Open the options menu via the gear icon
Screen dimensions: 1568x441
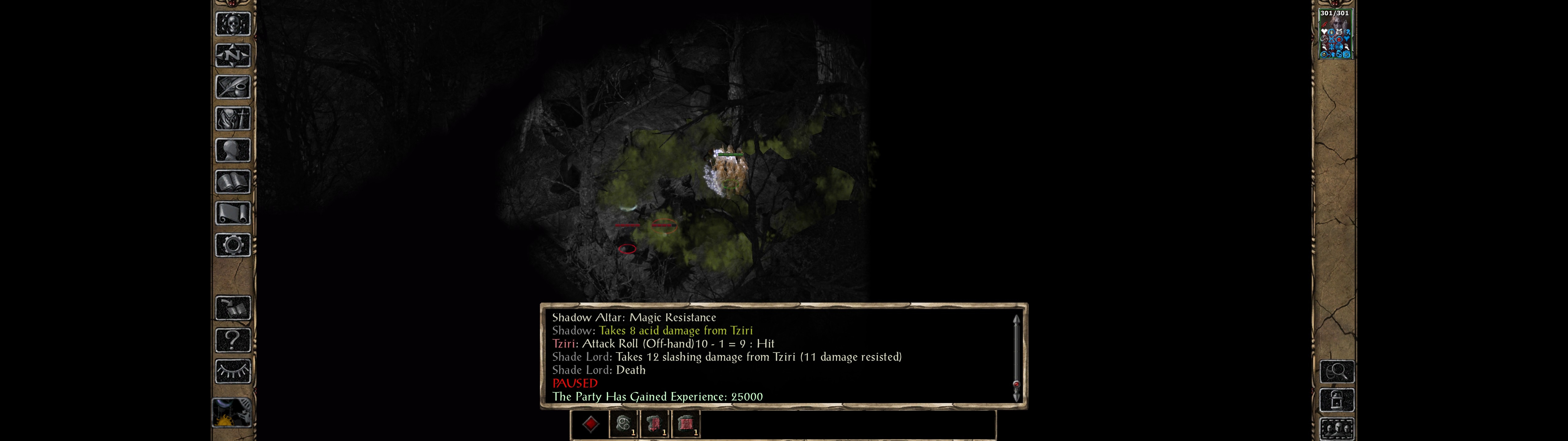click(232, 246)
